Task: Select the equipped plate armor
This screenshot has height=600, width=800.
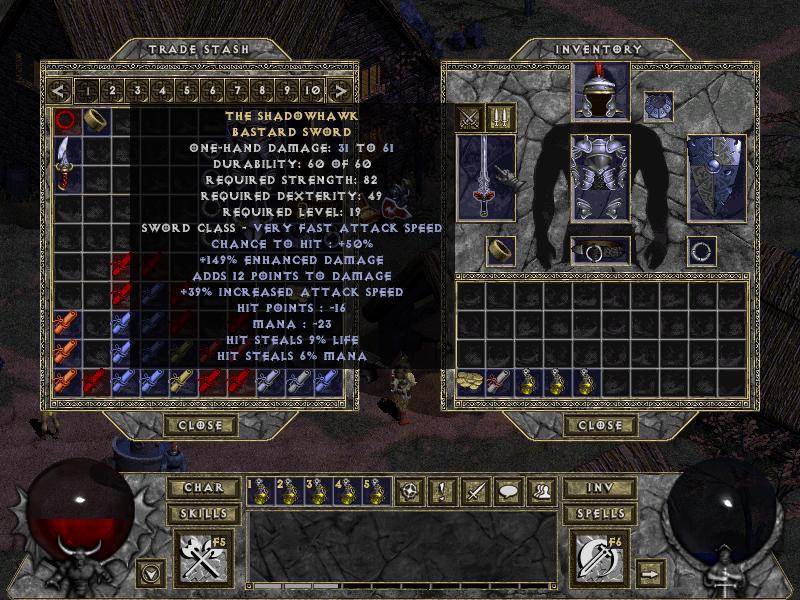Action: (x=600, y=178)
